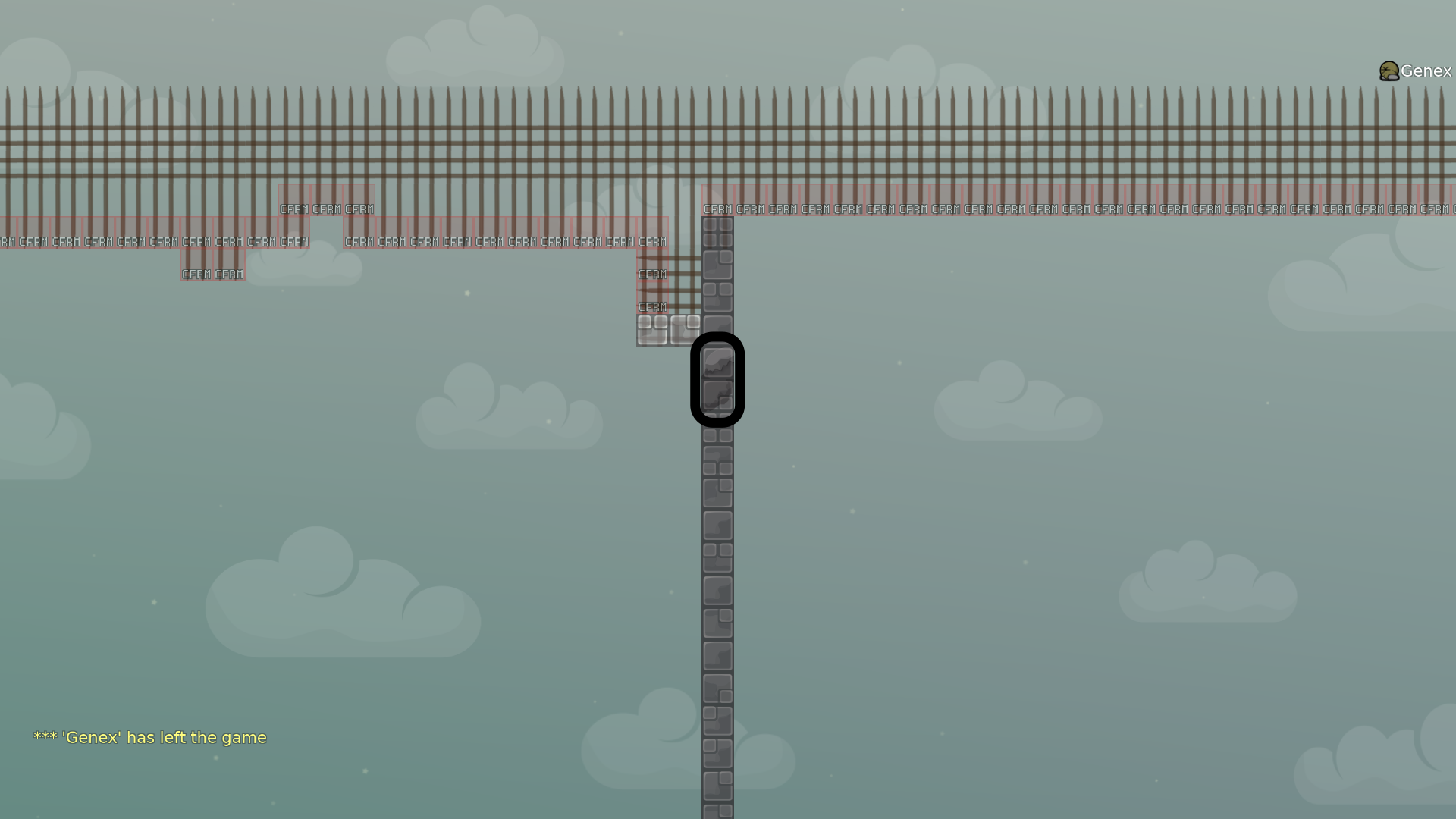Click the lowest CFRM block near the stone blocks
The height and width of the screenshot is (819, 1456).
652,306
